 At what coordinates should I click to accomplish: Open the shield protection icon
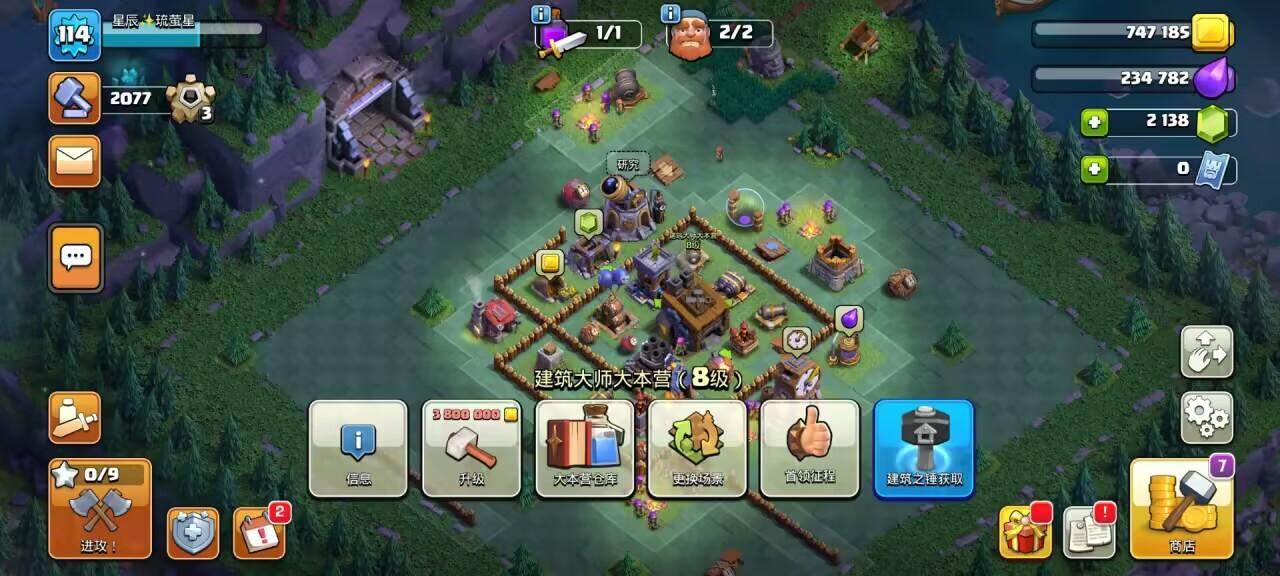(192, 533)
